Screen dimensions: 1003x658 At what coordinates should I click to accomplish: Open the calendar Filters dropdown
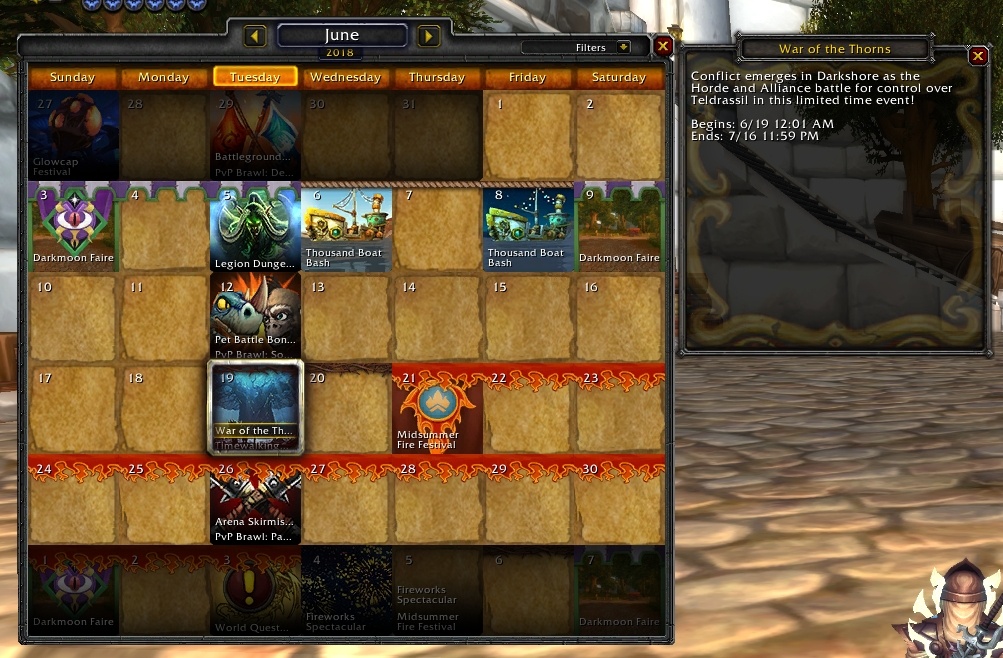tap(623, 47)
